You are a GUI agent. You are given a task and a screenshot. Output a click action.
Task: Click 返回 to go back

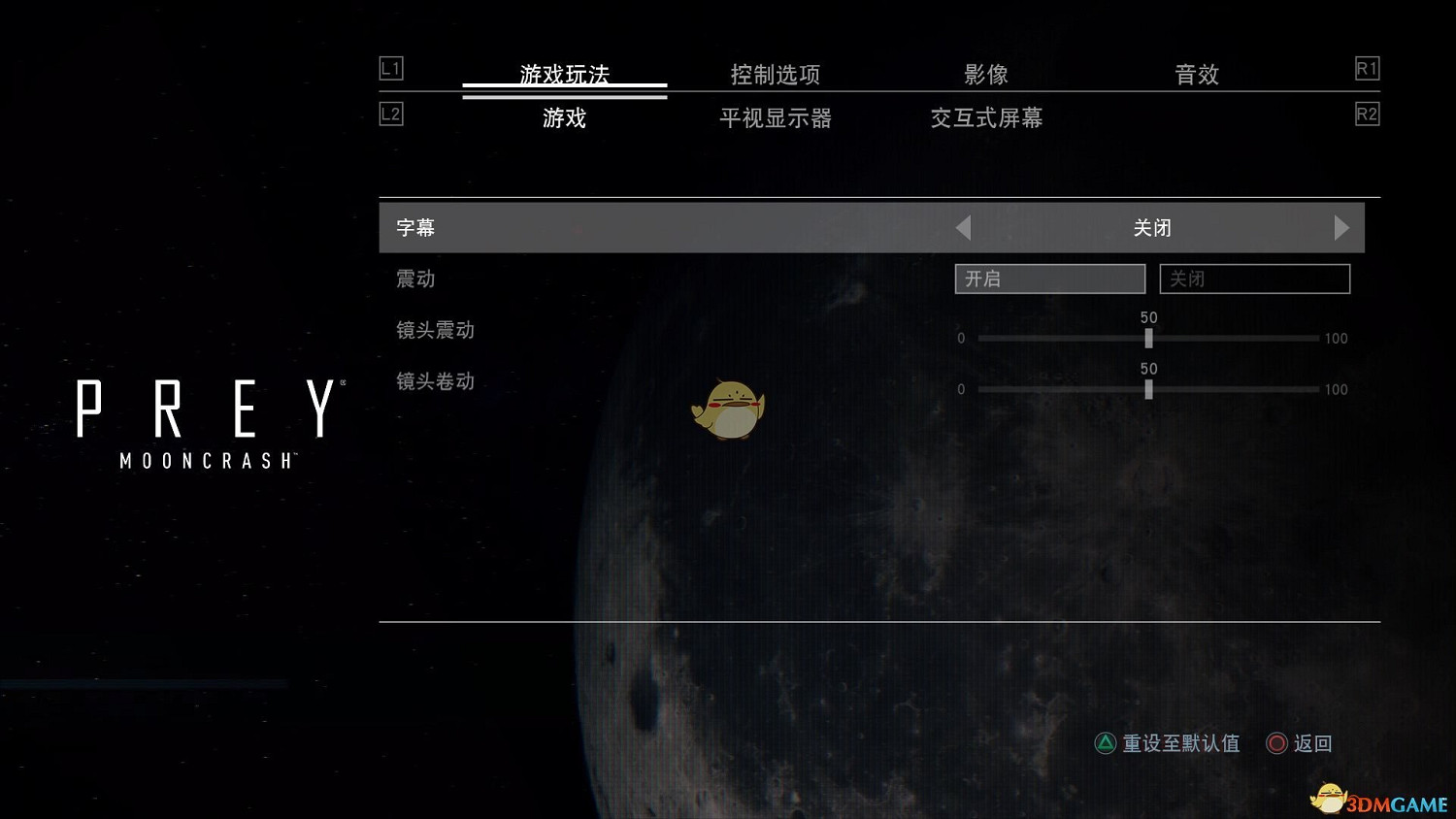[x=1313, y=743]
